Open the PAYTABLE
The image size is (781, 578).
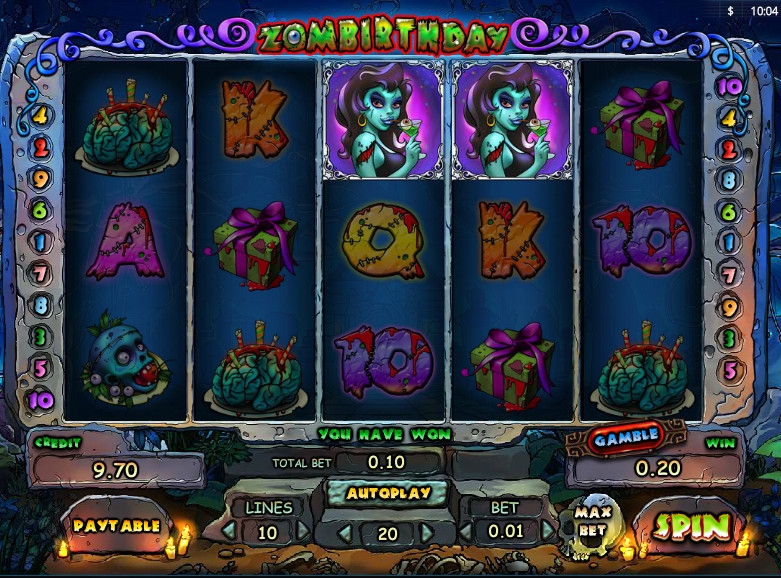click(116, 525)
